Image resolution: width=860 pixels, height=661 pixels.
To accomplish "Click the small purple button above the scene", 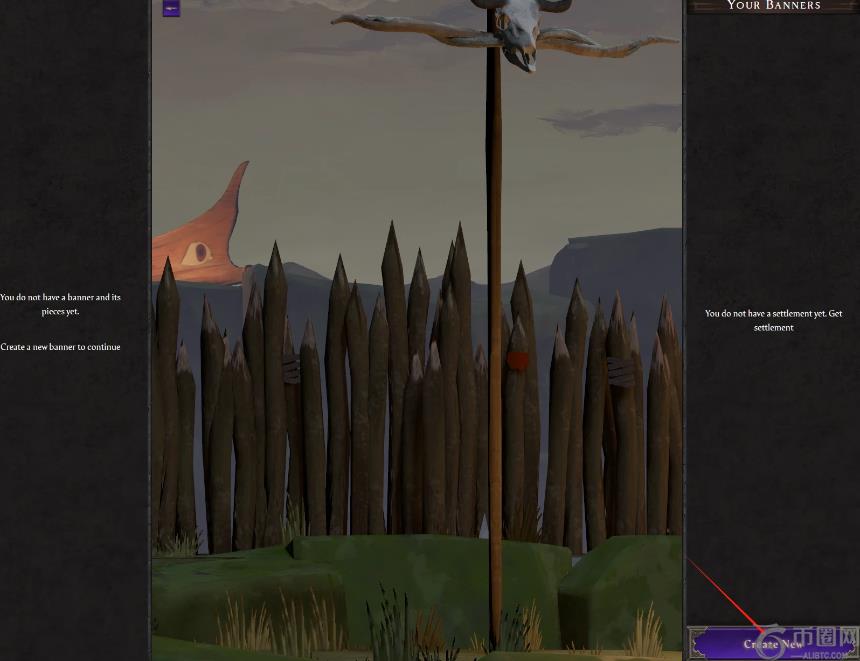I will (x=171, y=8).
